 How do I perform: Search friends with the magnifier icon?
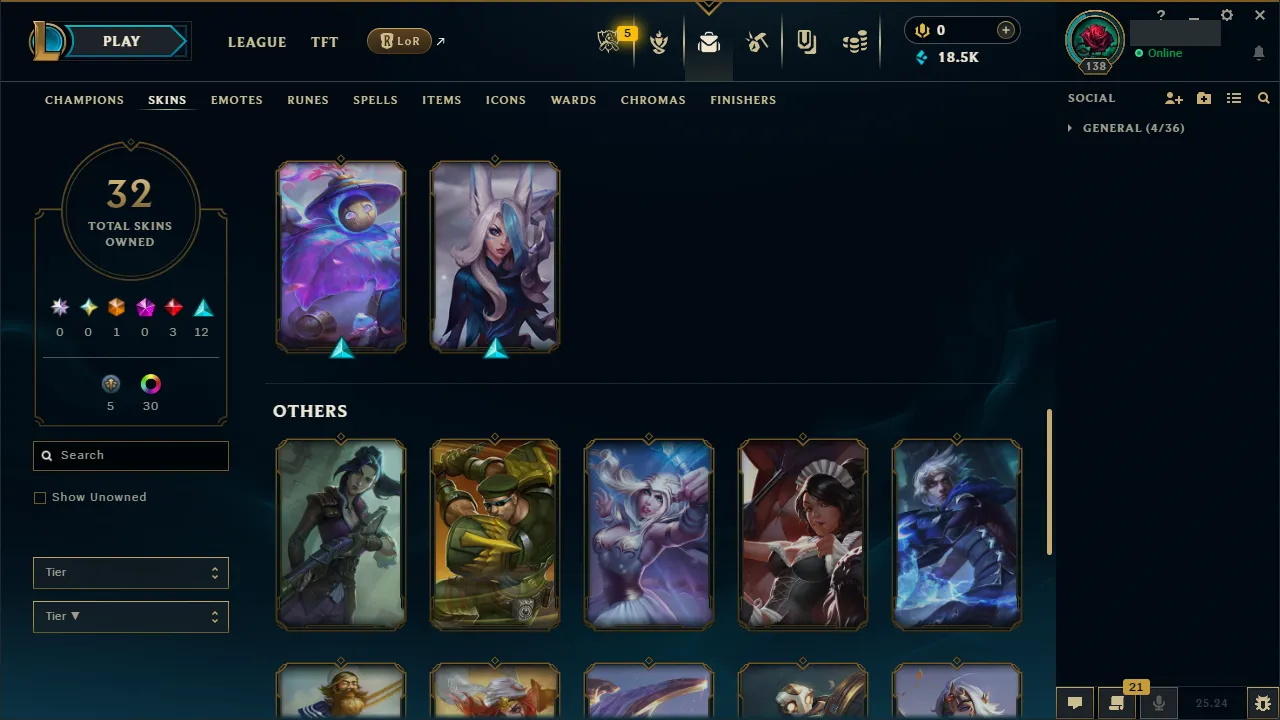tap(1264, 98)
